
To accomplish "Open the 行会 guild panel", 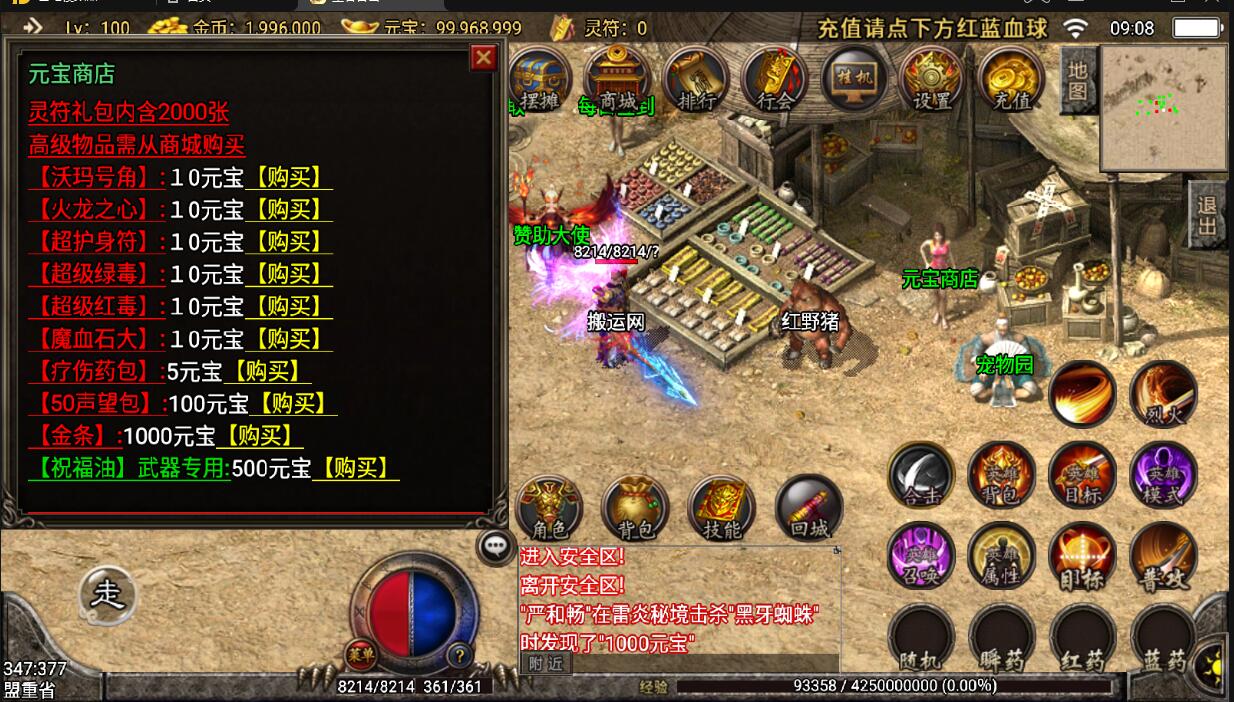I will pyautogui.click(x=774, y=78).
